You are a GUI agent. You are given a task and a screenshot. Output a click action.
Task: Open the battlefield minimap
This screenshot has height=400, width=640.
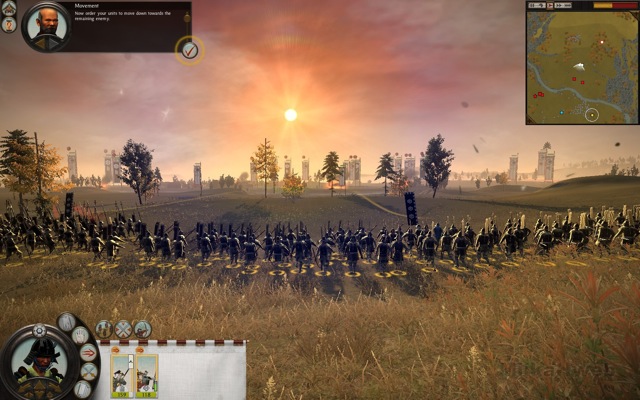click(581, 62)
